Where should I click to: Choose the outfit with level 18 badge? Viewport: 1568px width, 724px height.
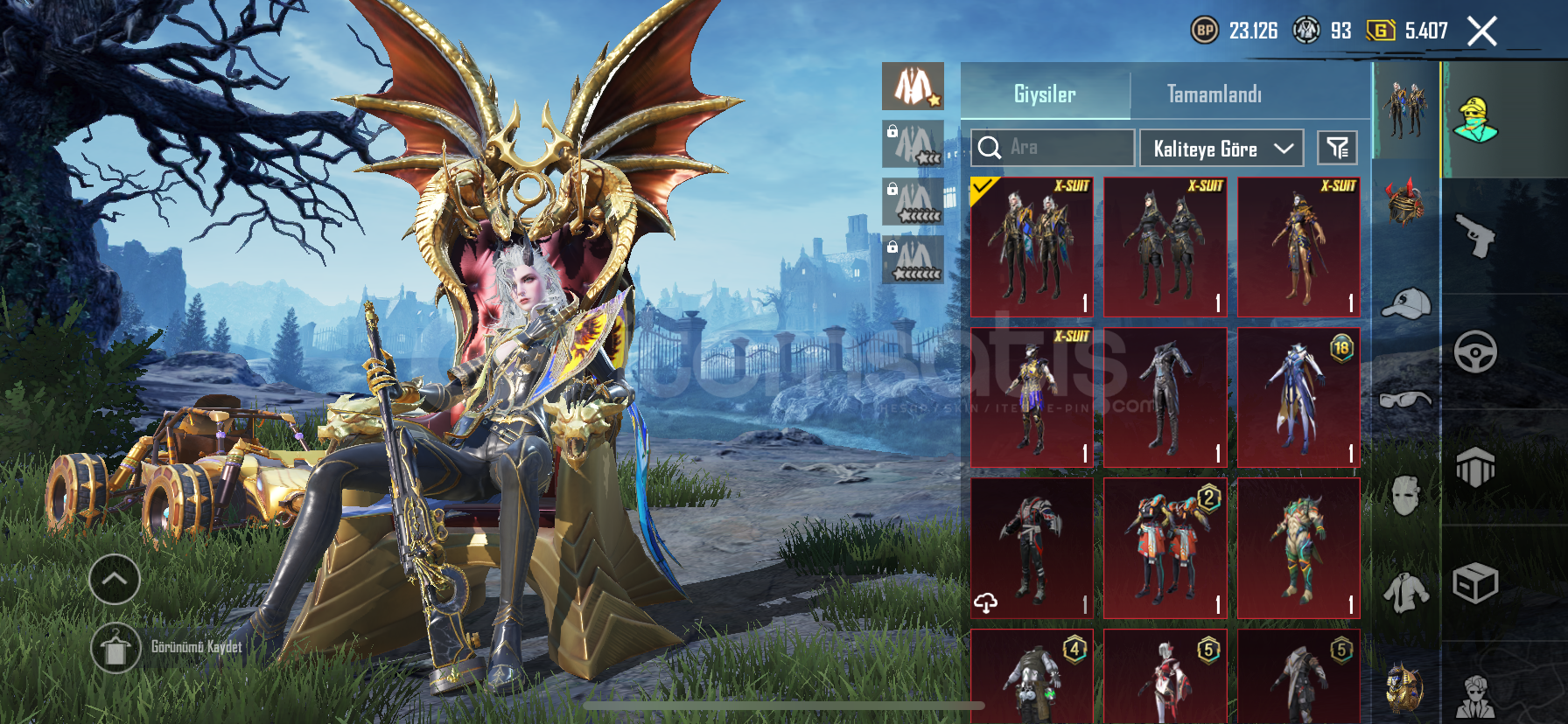1298,398
